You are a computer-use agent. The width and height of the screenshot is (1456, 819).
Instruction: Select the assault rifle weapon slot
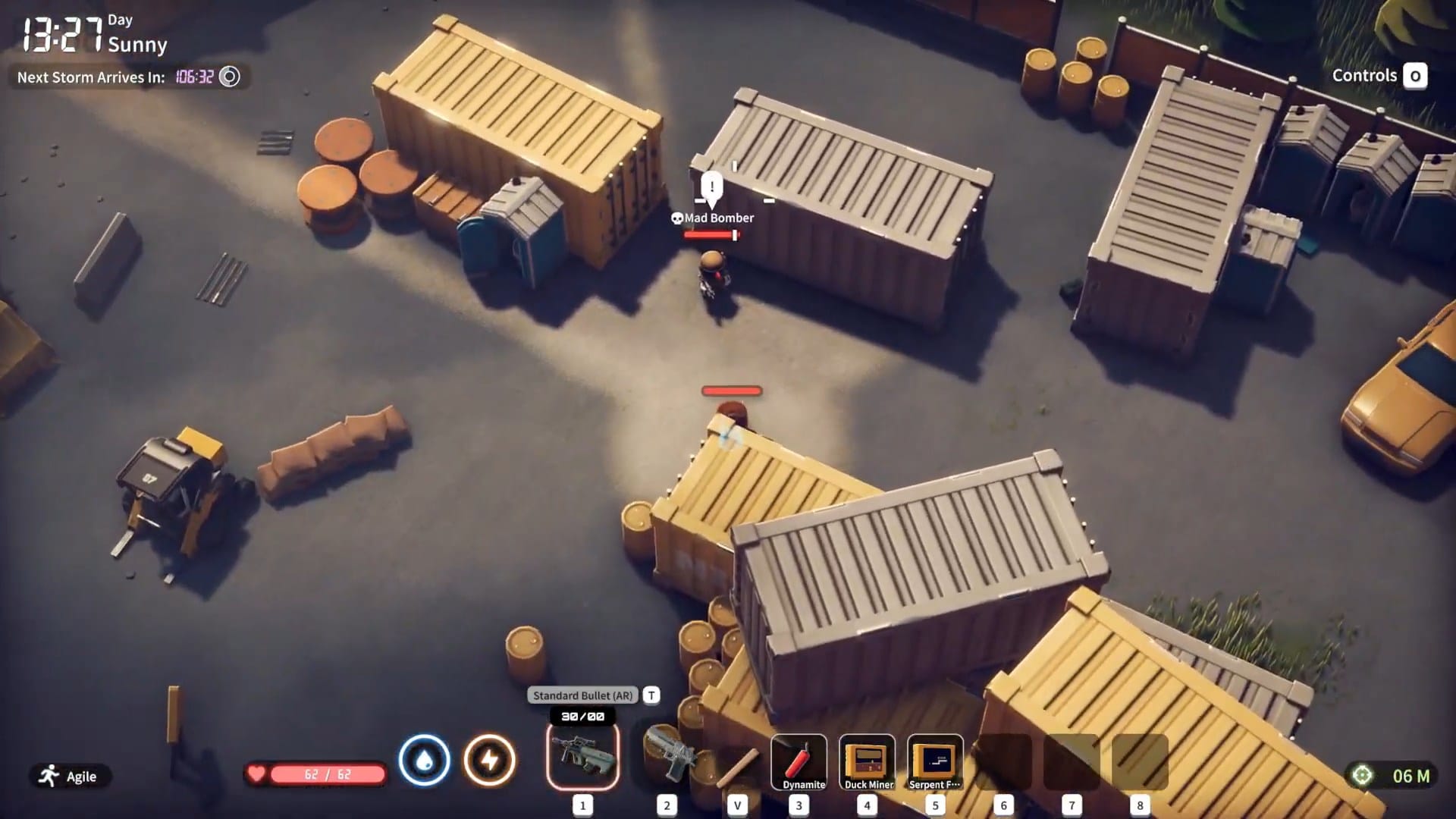582,757
